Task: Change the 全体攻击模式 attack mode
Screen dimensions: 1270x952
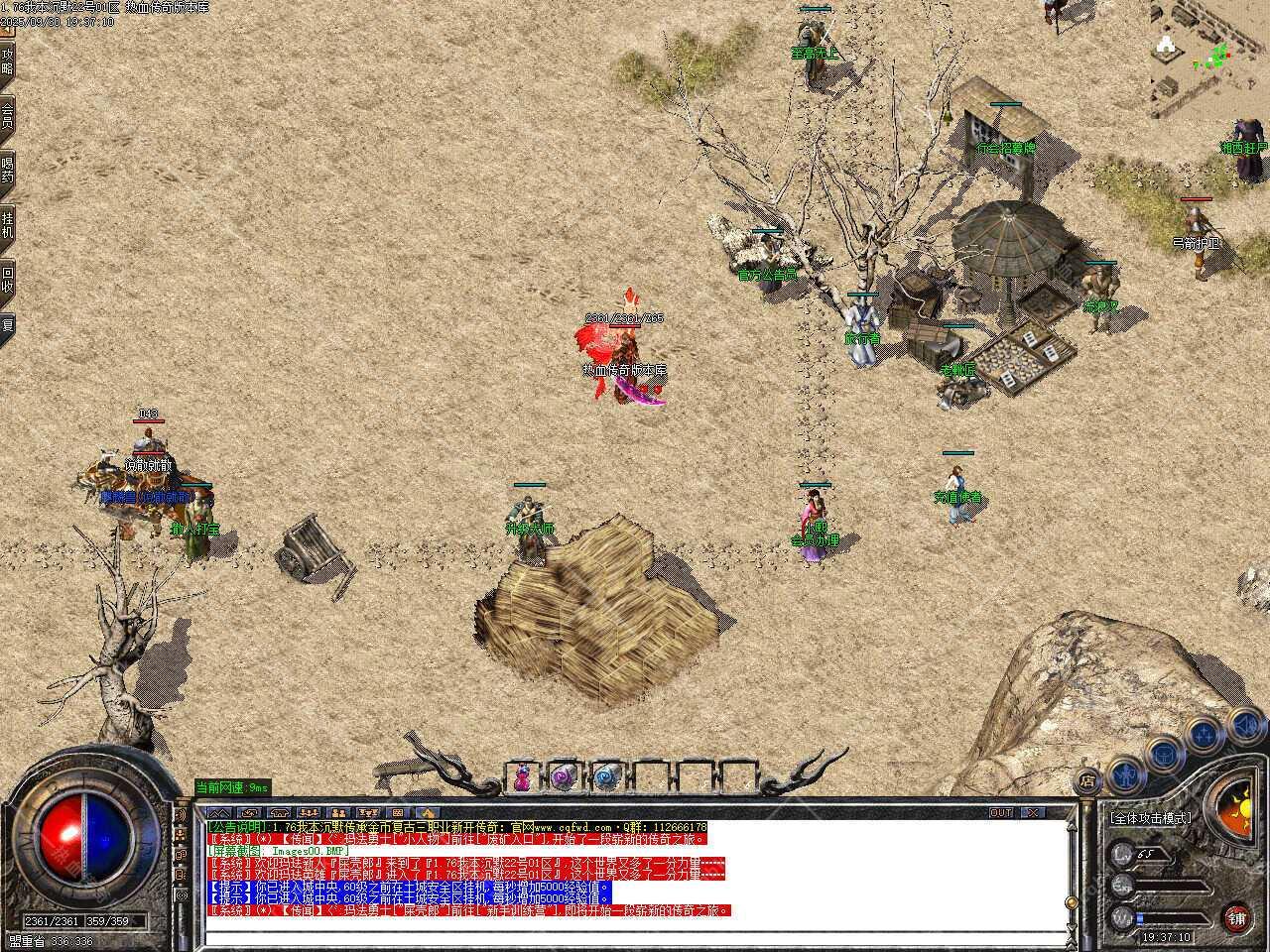Action: [x=1151, y=819]
